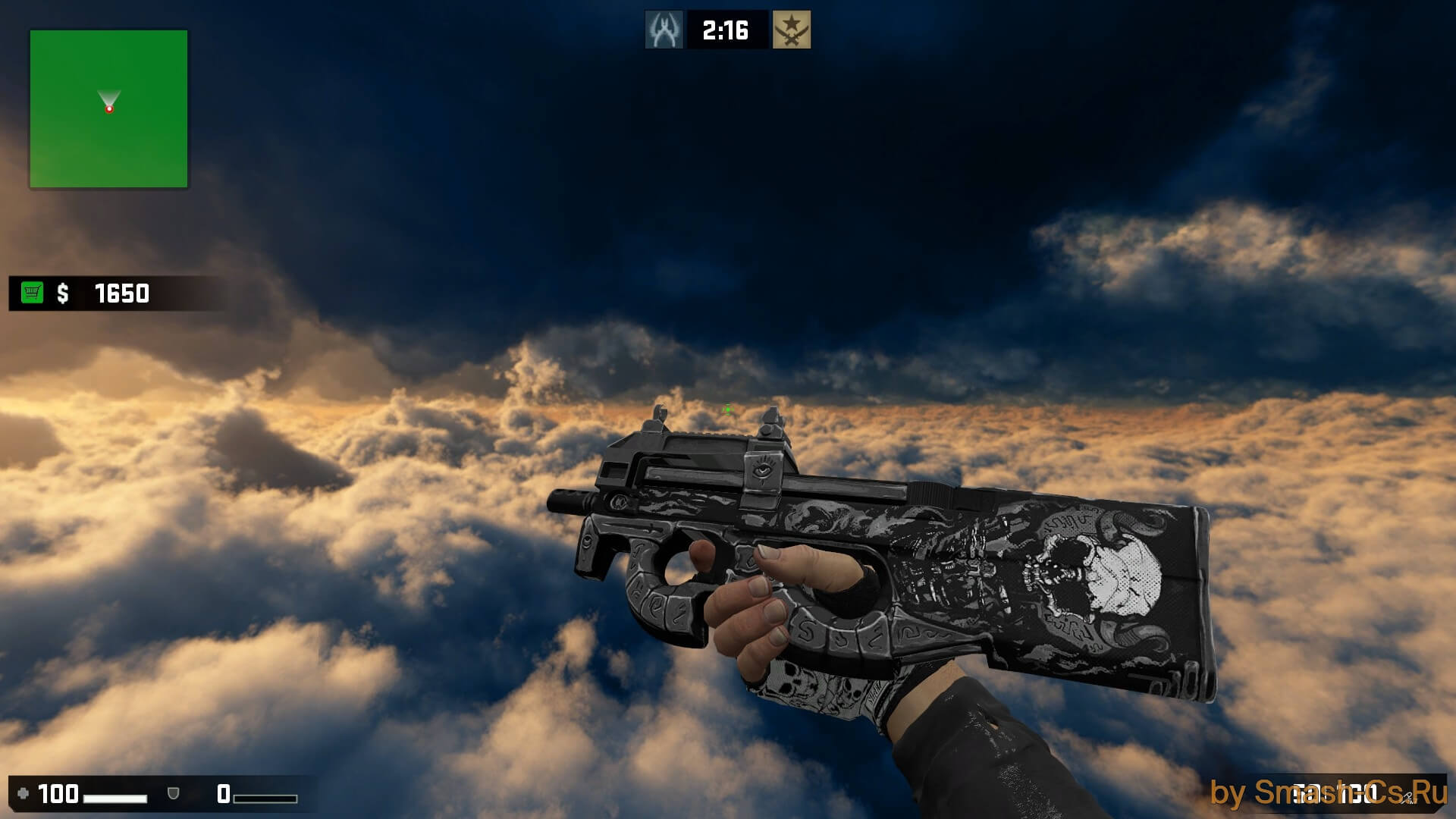Select the Counter-Terrorist team icon
This screenshot has height=819, width=1456.
664,30
